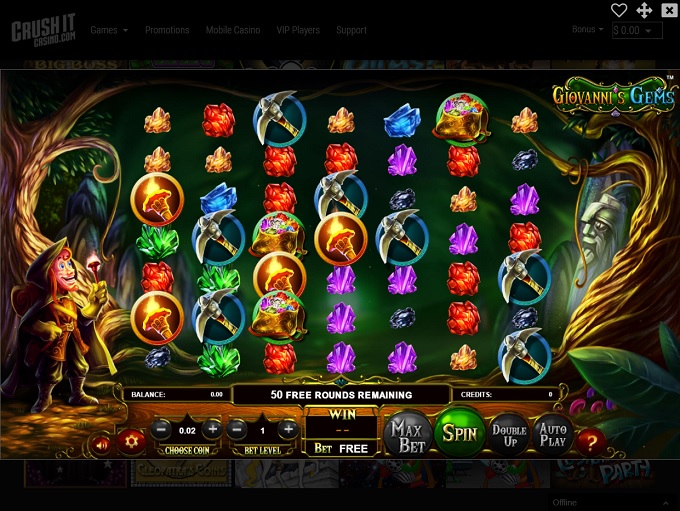Open the Support page
Viewport: 680px width, 511px height.
(351, 30)
